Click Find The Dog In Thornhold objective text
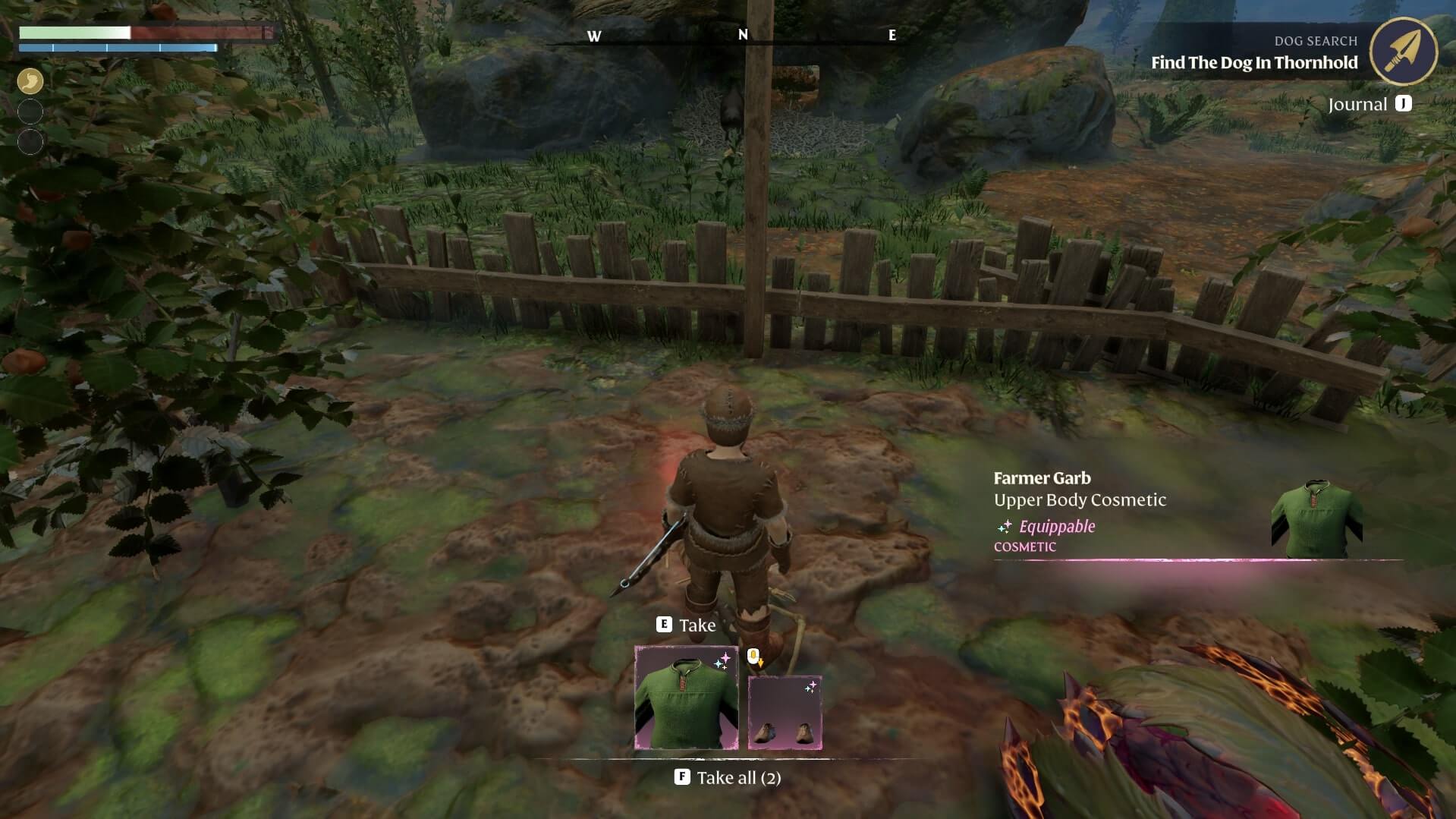This screenshot has width=1456, height=819. pos(1254,63)
